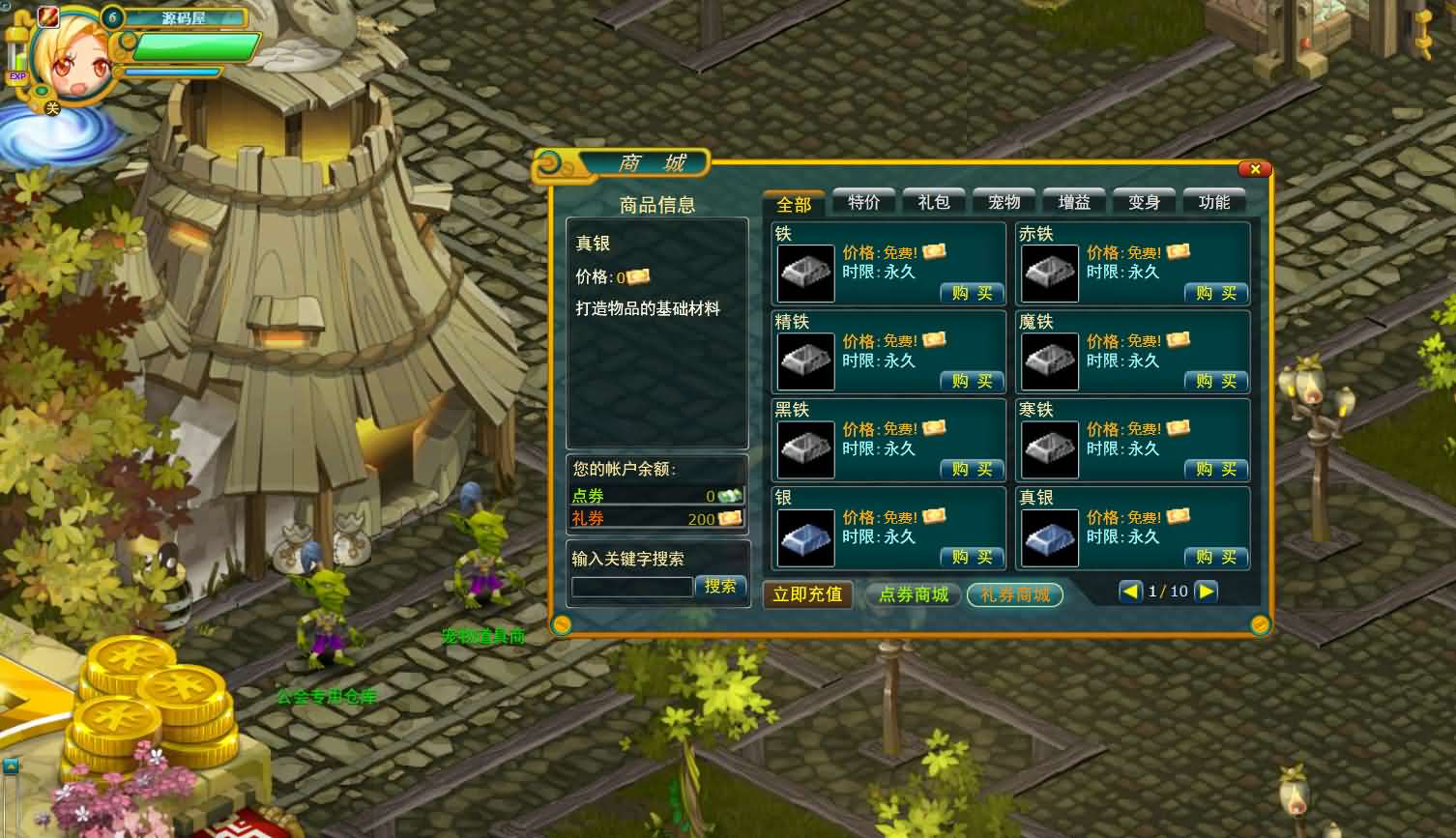The width and height of the screenshot is (1456, 838).
Task: Open the 礼包 category tab
Action: [934, 202]
